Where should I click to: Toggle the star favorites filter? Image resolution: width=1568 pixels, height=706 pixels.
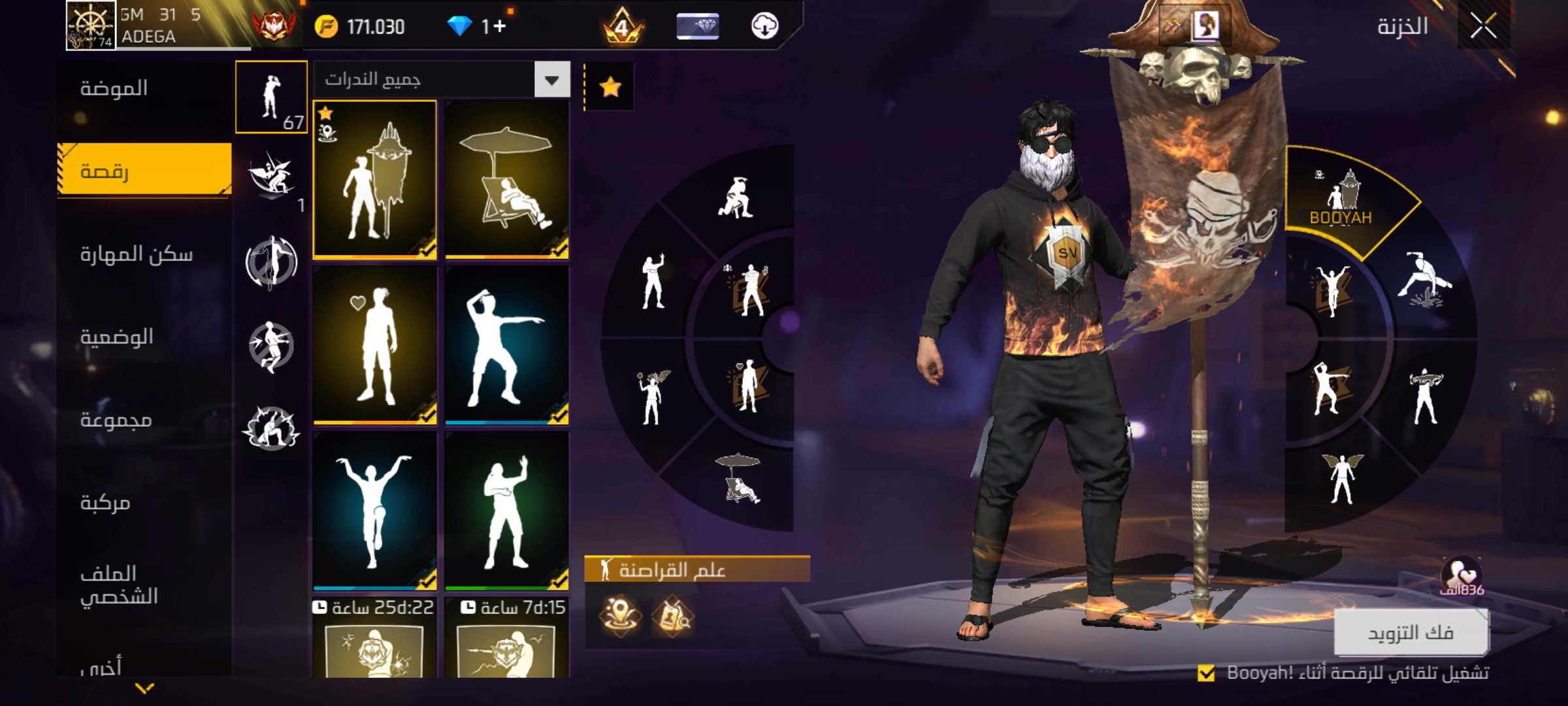[610, 86]
